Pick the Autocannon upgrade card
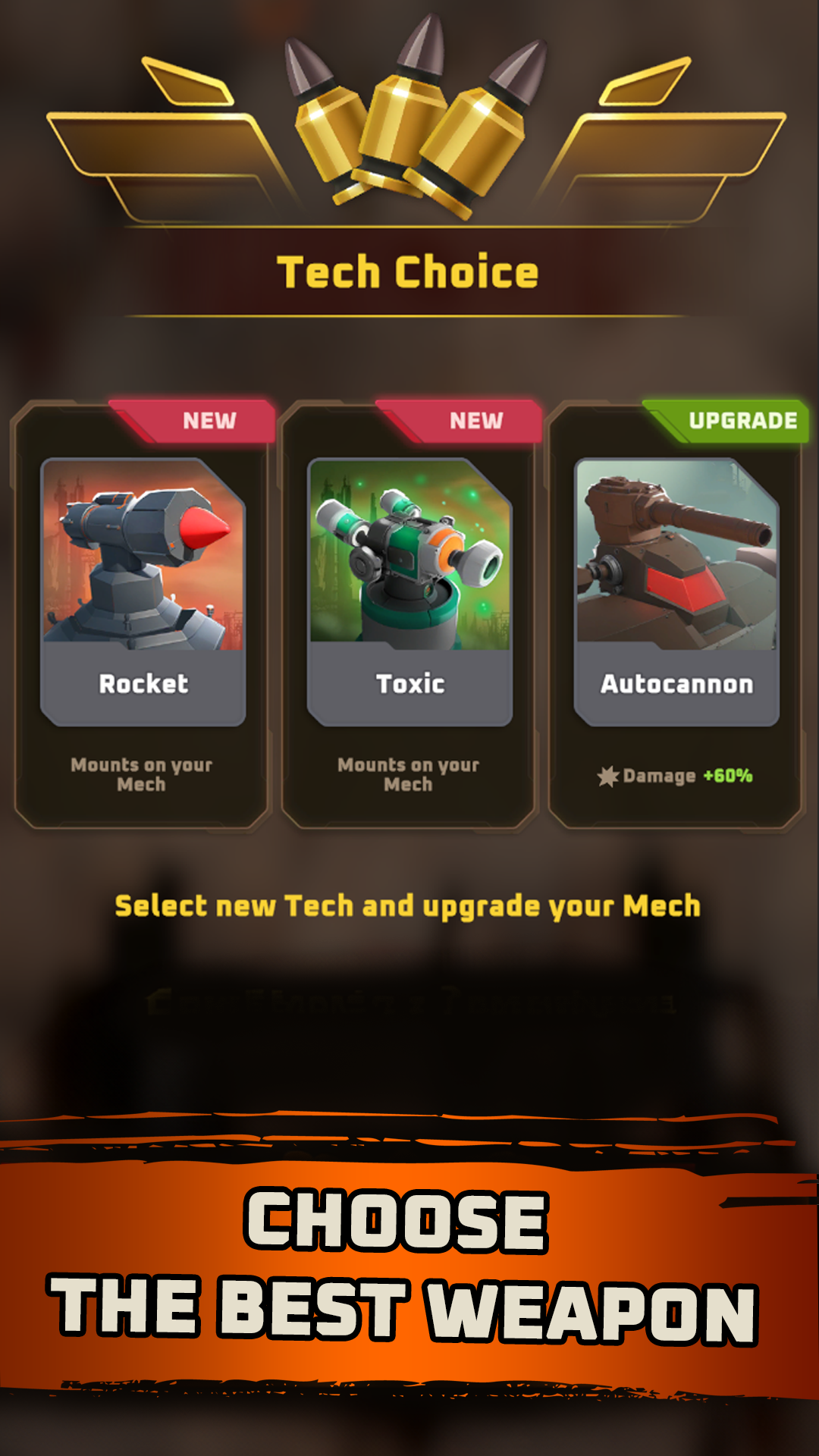 tap(676, 614)
